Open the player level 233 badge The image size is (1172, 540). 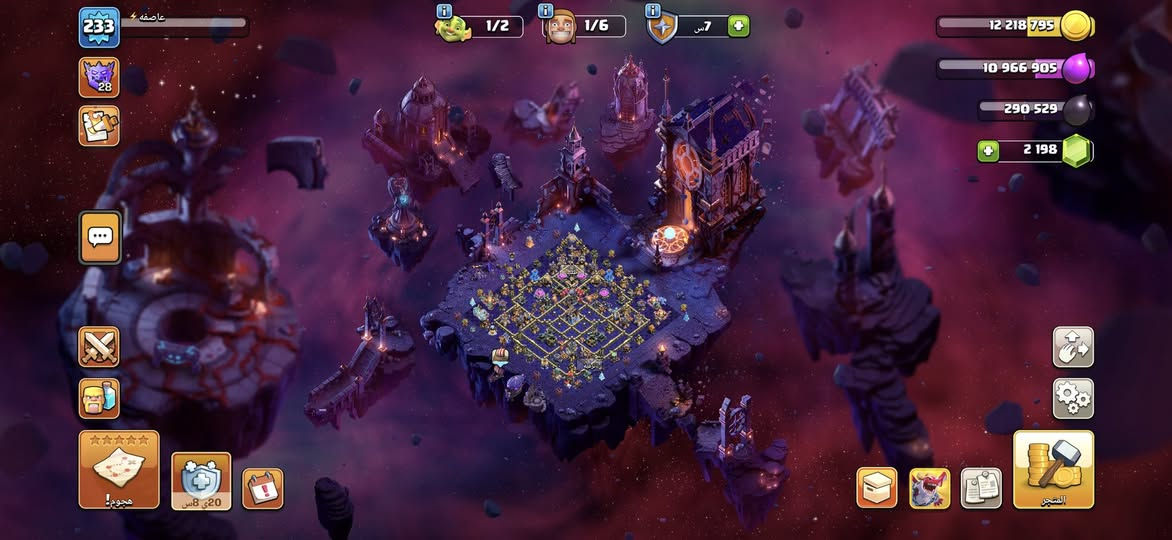tap(99, 27)
